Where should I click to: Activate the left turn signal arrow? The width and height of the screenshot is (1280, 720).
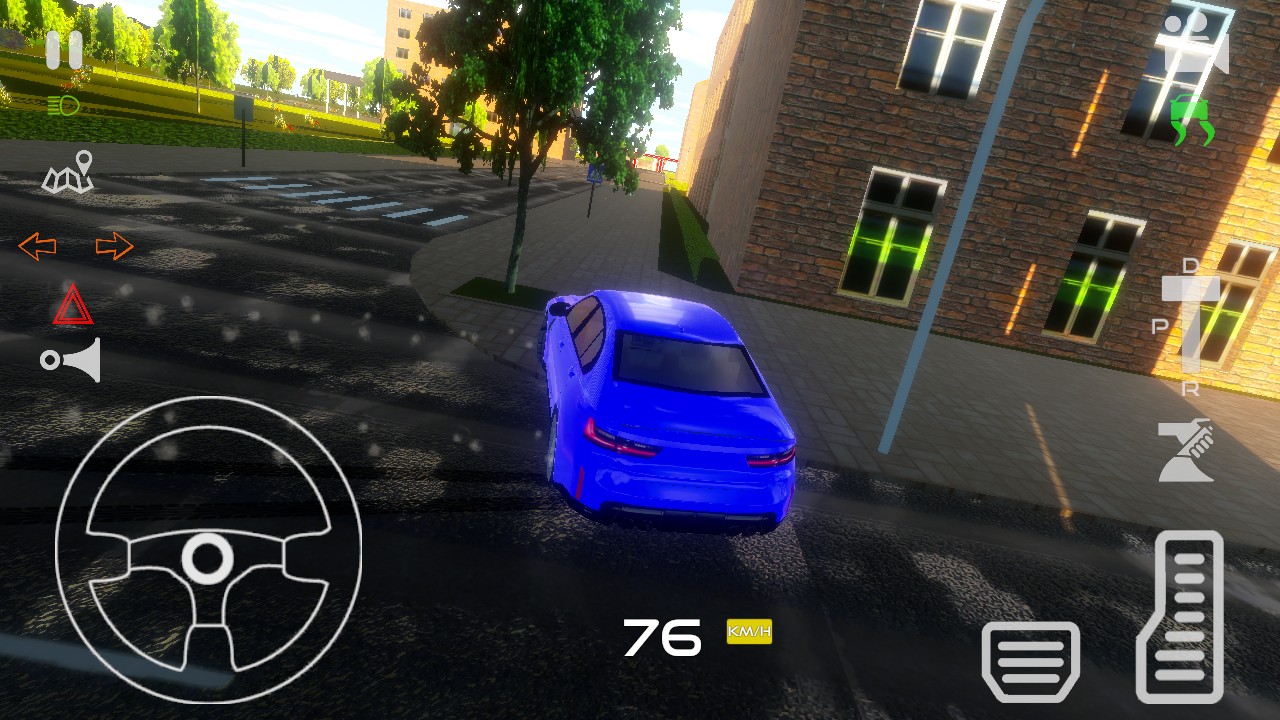pyautogui.click(x=37, y=246)
